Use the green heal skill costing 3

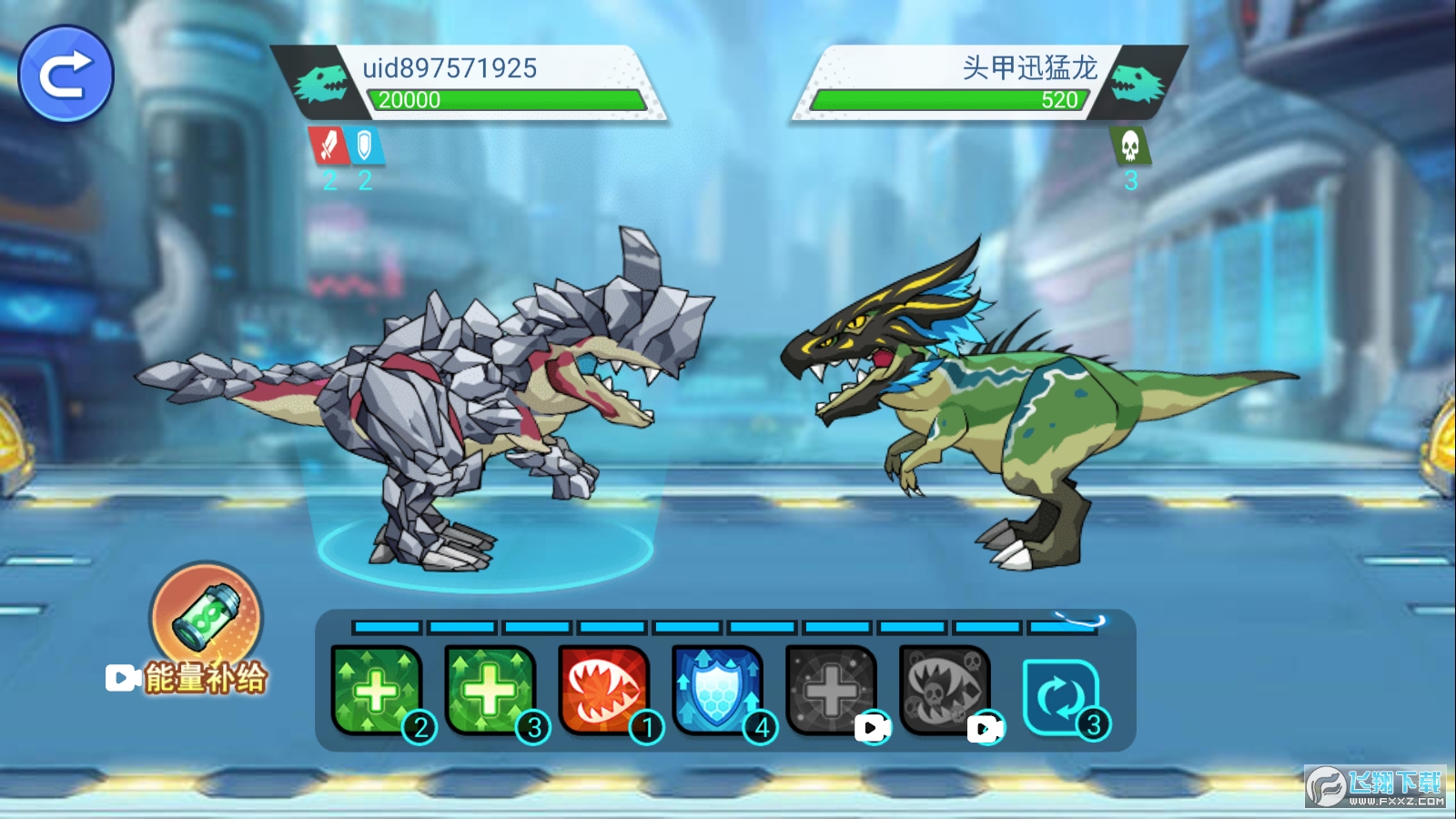[490, 690]
